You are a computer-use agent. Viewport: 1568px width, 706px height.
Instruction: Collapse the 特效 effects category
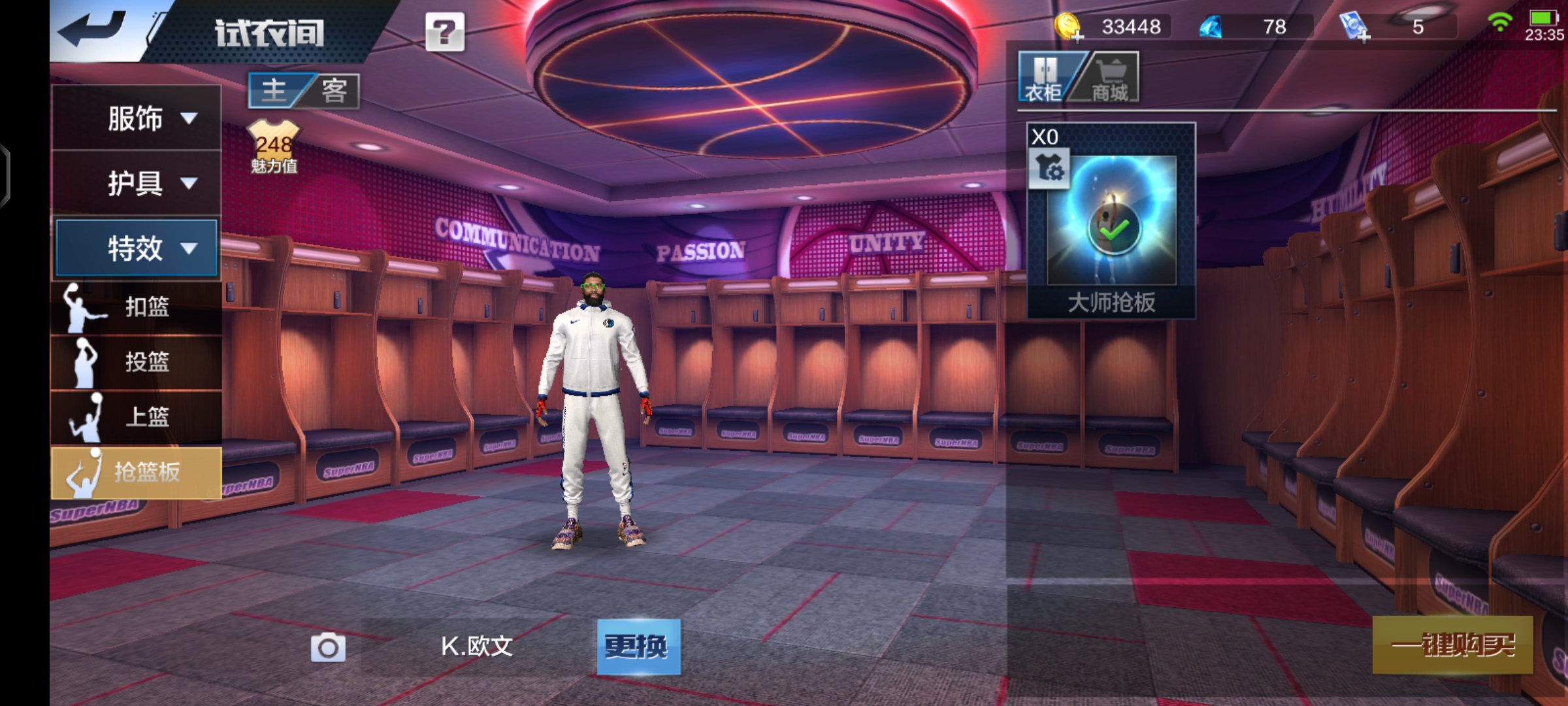coord(137,248)
